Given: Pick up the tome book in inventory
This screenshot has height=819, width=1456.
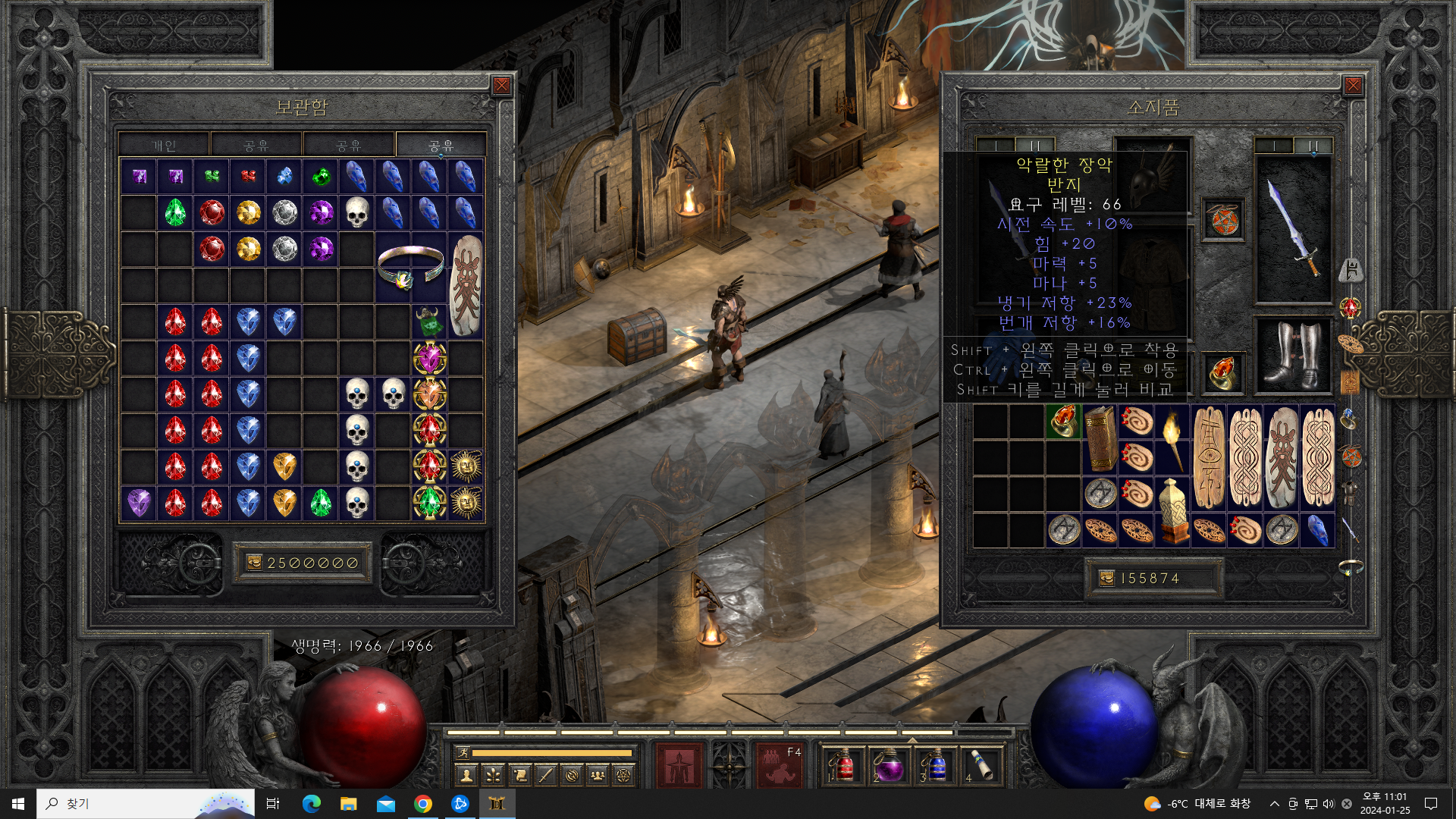Looking at the screenshot, I should 1100,440.
